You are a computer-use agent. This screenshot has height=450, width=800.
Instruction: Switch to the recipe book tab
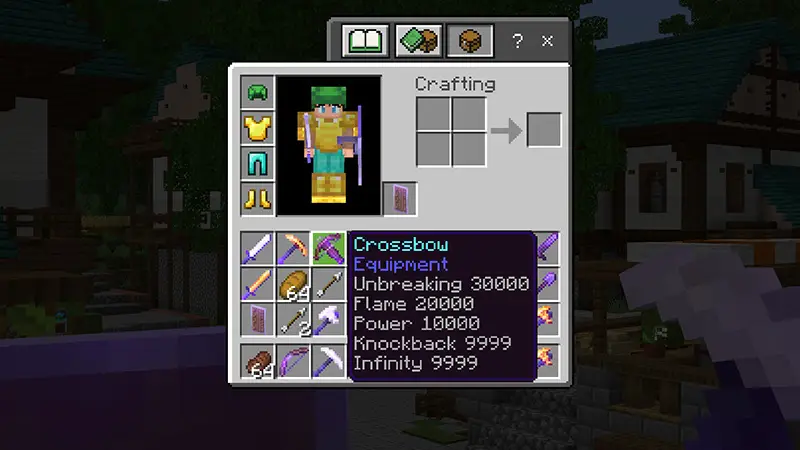(x=365, y=41)
